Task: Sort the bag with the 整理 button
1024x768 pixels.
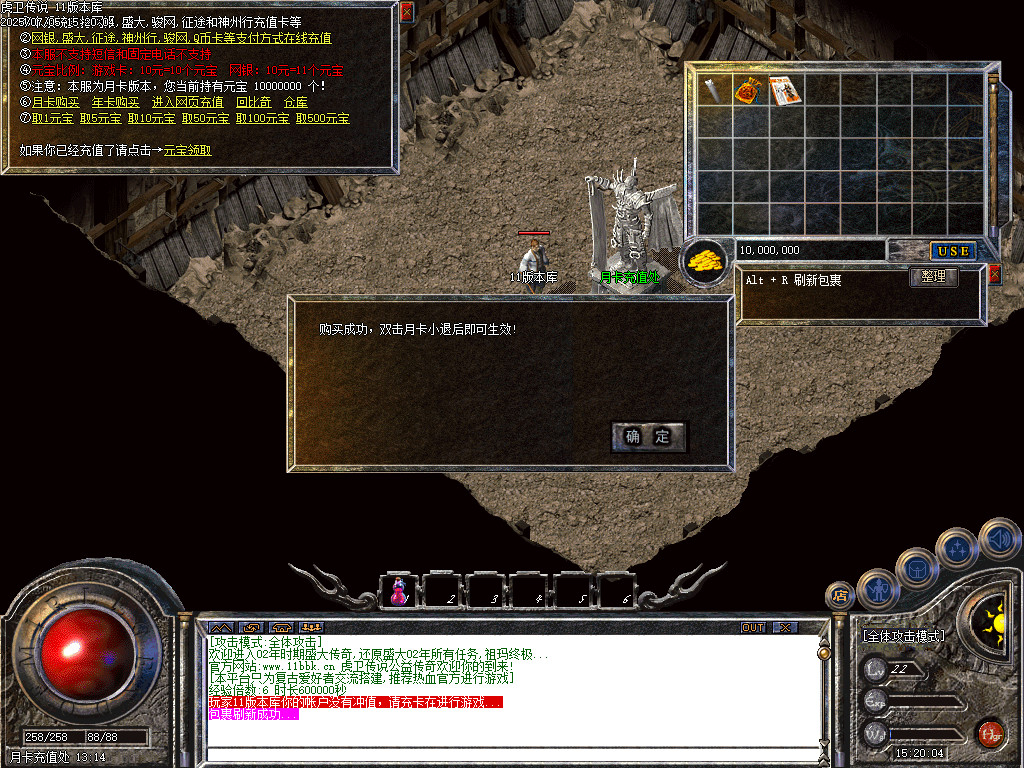Action: (933, 277)
